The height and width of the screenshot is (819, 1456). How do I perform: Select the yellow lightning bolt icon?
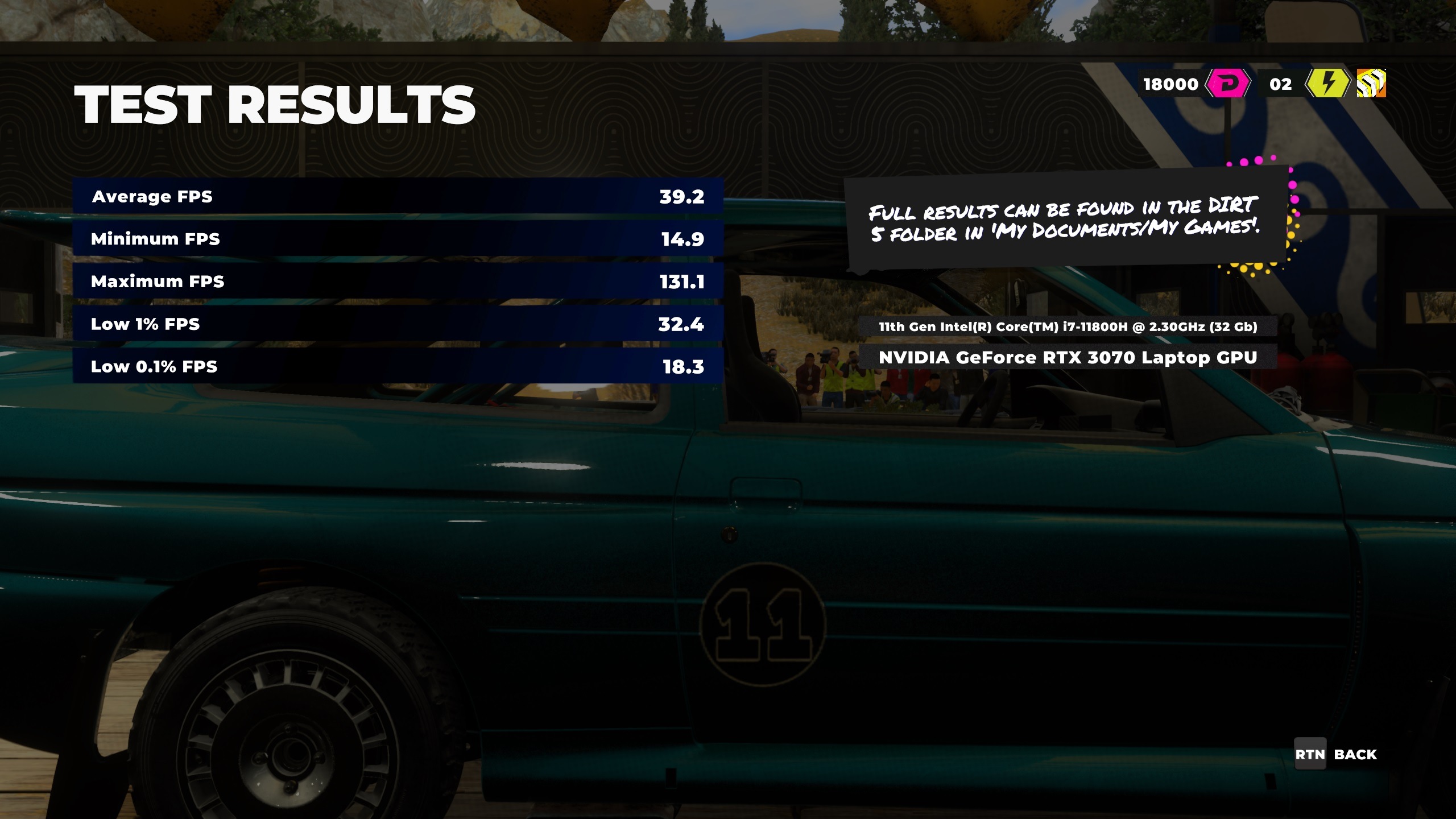point(1327,84)
